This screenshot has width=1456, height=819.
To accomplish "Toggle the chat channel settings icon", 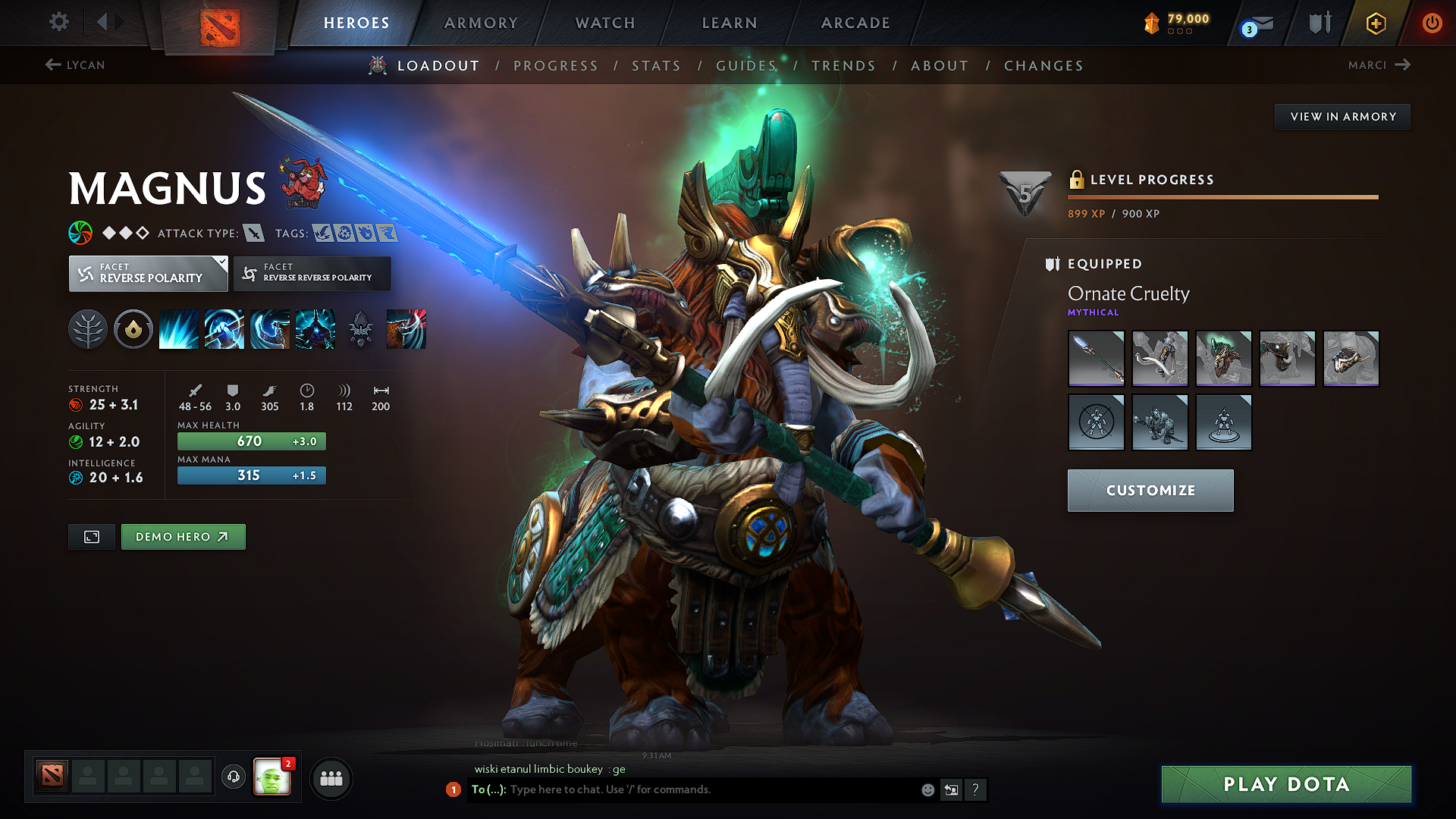I will pyautogui.click(x=951, y=789).
